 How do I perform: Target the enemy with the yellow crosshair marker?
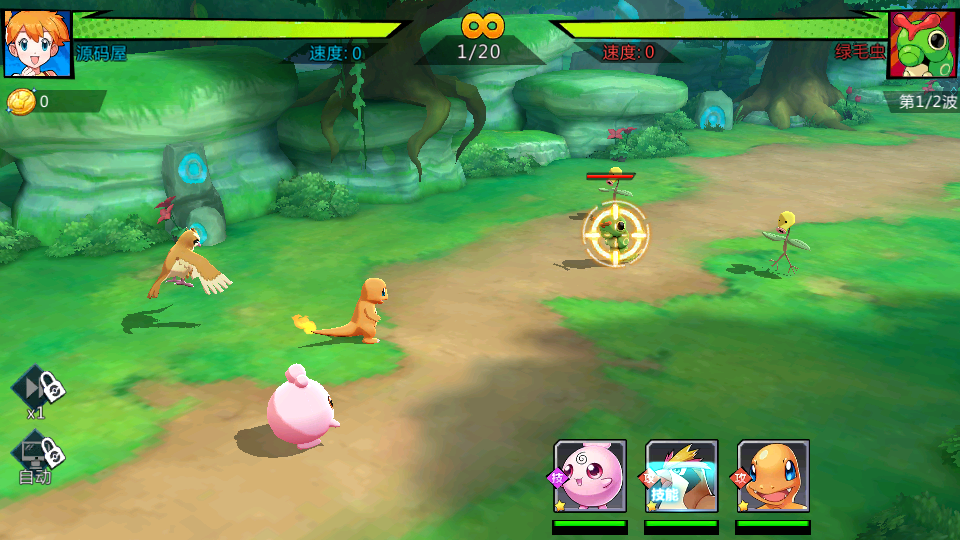point(616,234)
